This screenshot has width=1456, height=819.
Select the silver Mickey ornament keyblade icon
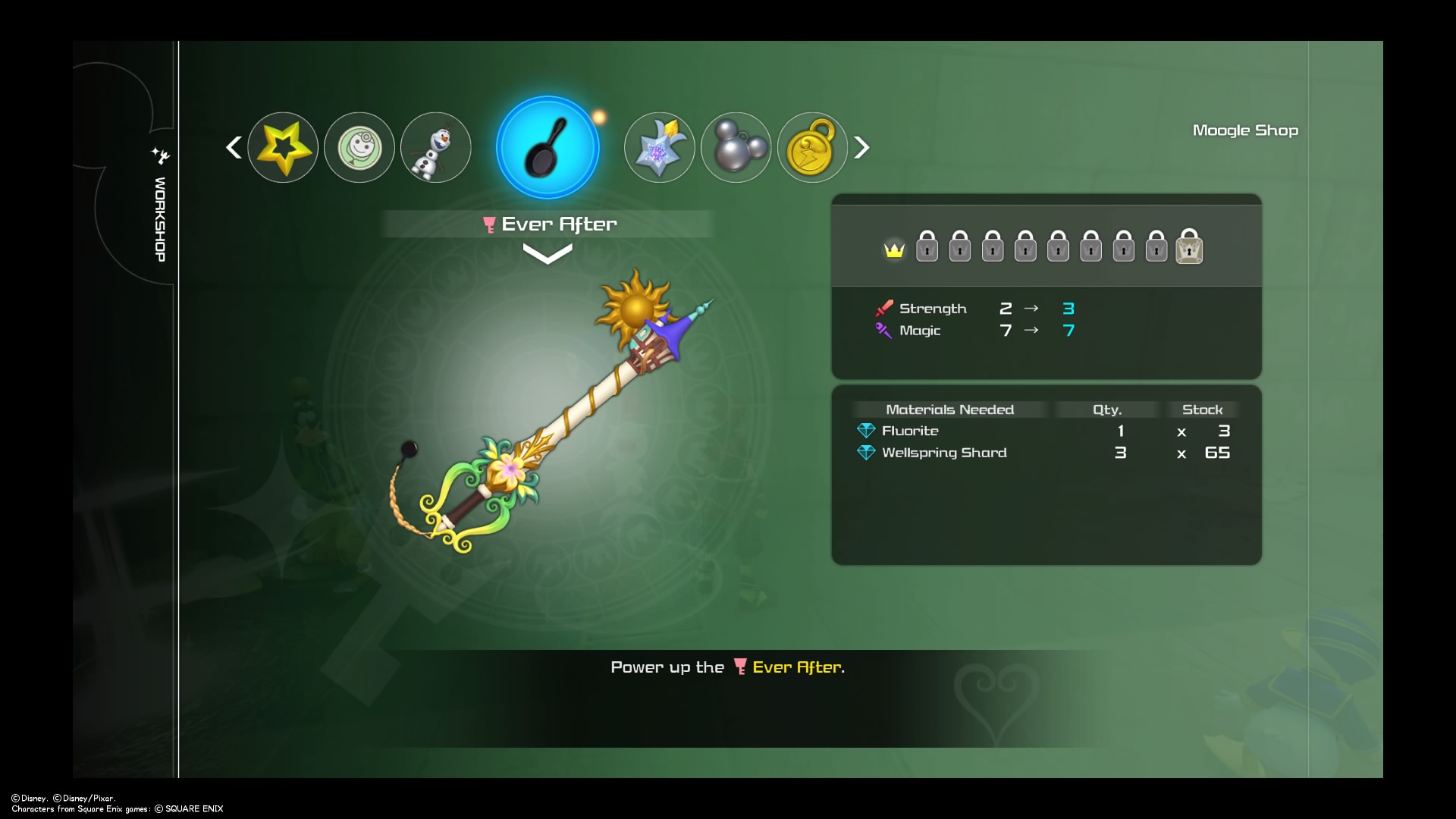[736, 147]
